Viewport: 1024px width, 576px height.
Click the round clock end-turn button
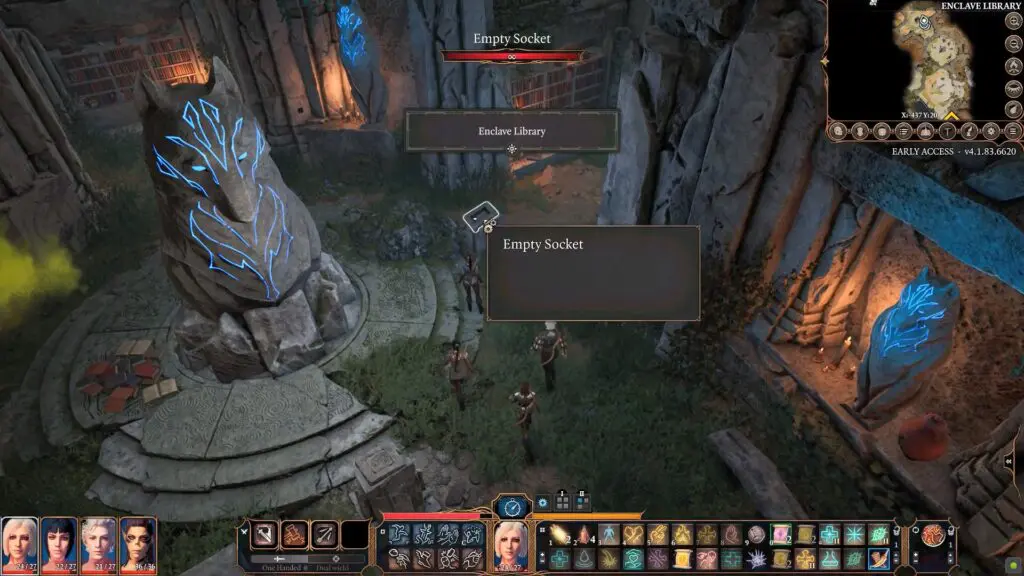[512, 507]
